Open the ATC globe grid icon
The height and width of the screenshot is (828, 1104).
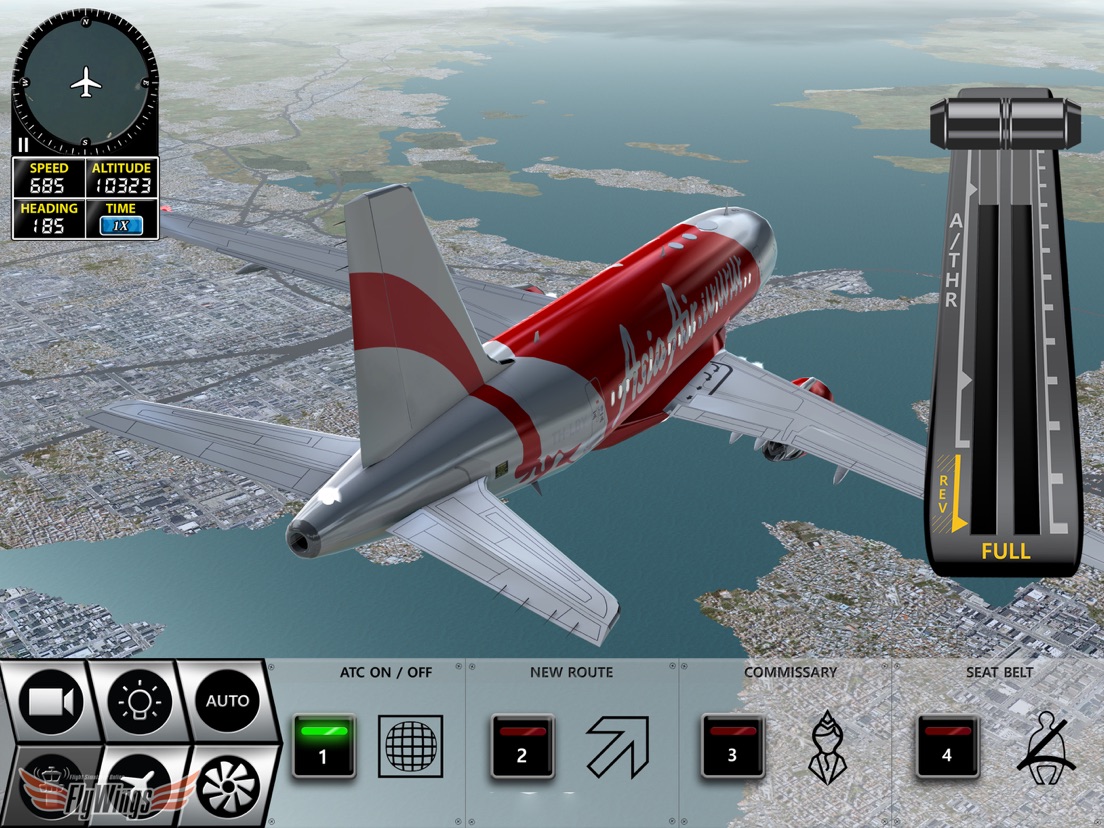point(410,746)
